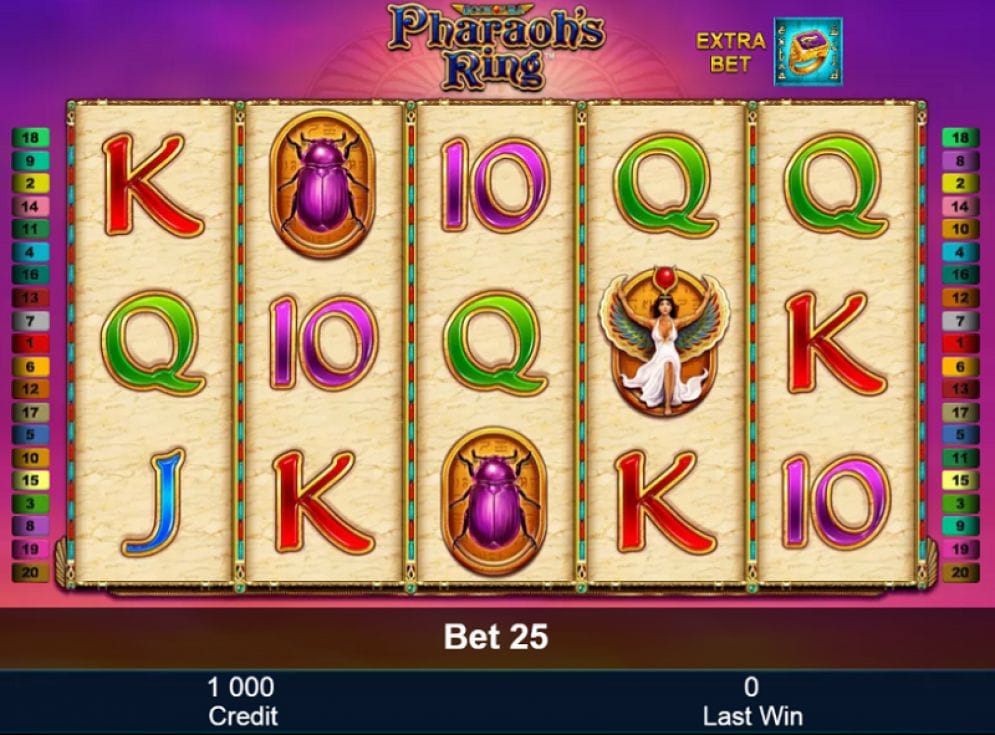Viewport: 995px width, 735px height.
Task: Click payline 2 marker on right column
Action: point(960,184)
